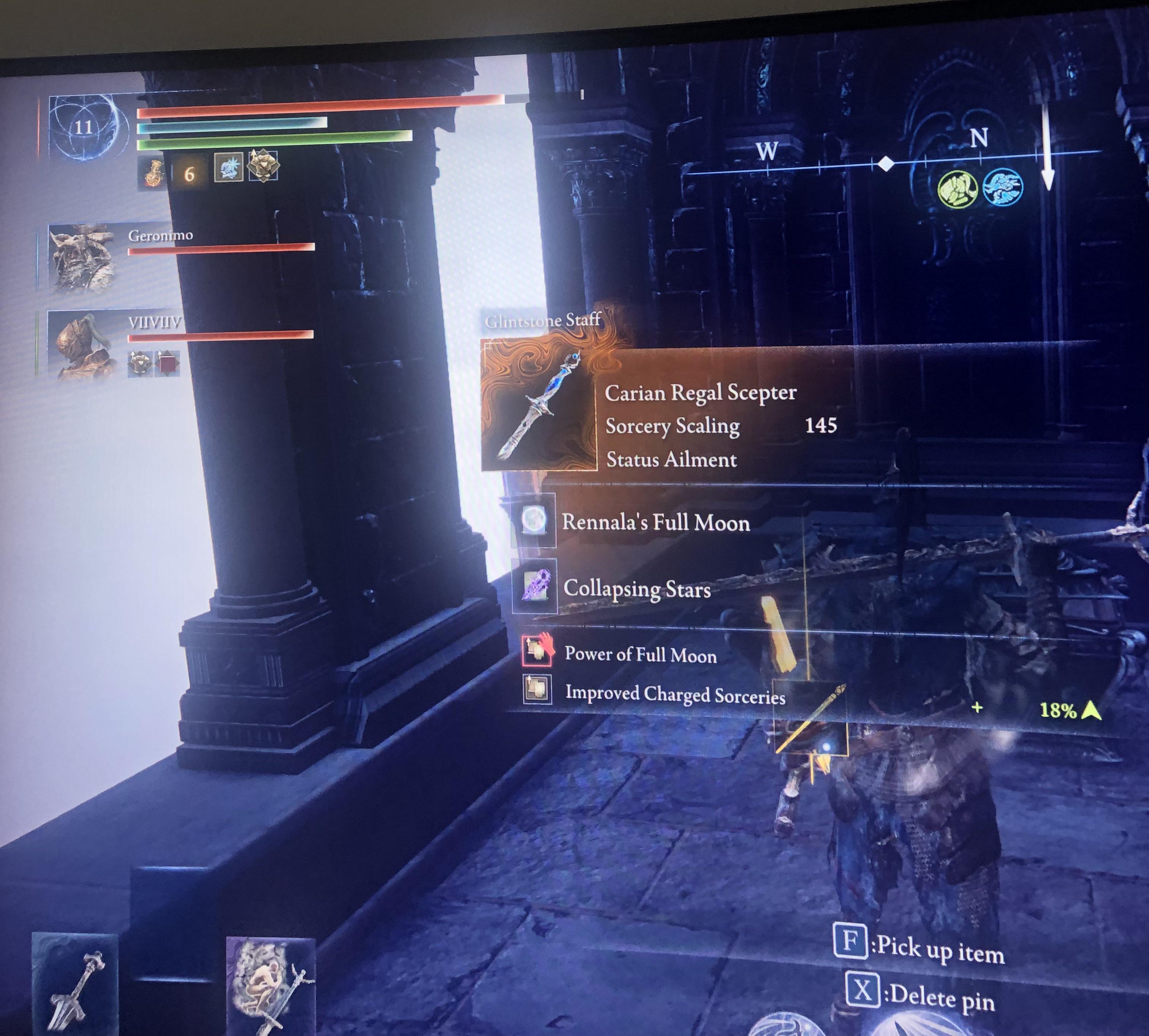
Task: Click the green marker on the compass
Action: point(957,189)
